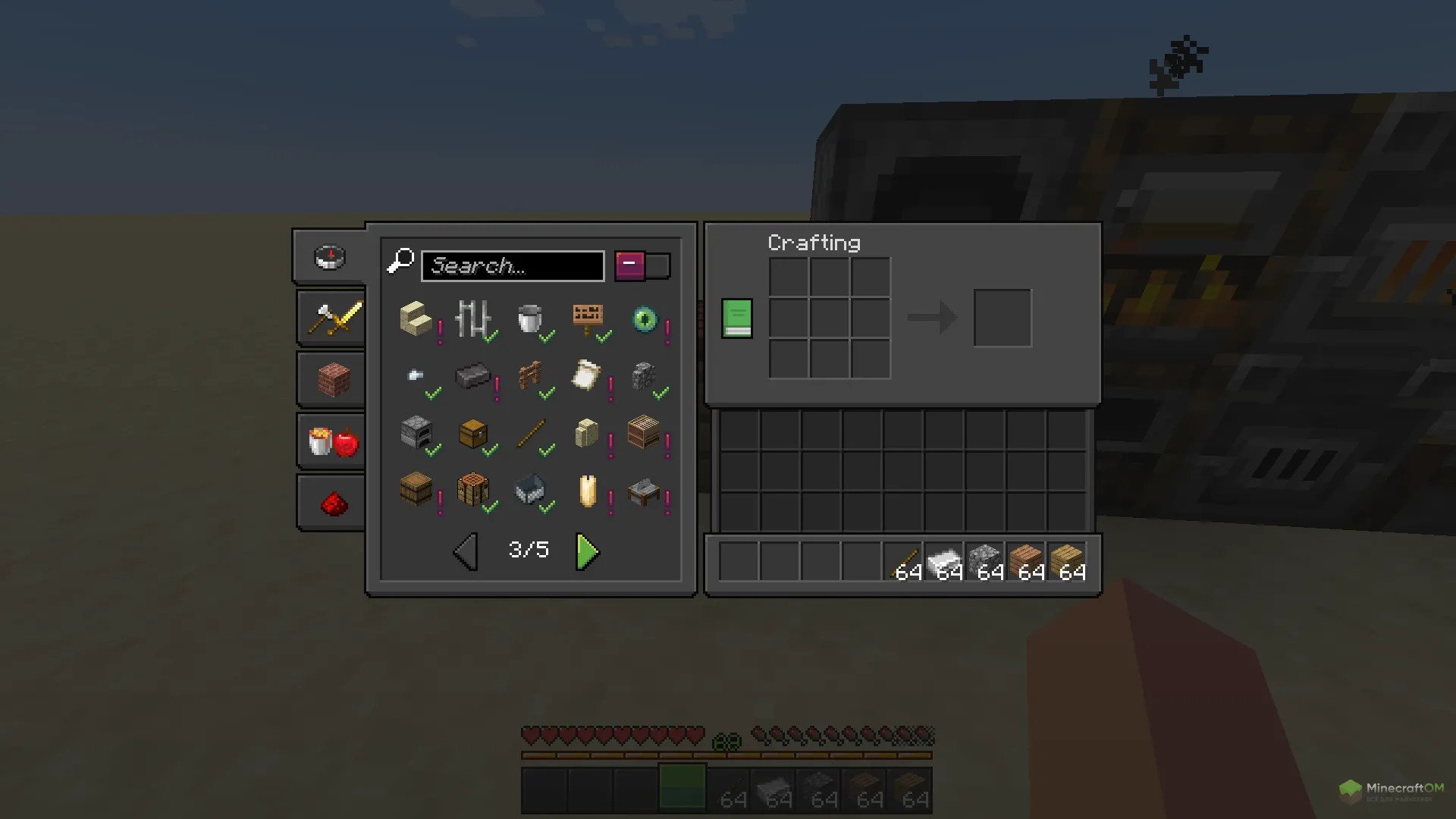Go back to the previous recipe page
1456x819 pixels.
pos(466,551)
